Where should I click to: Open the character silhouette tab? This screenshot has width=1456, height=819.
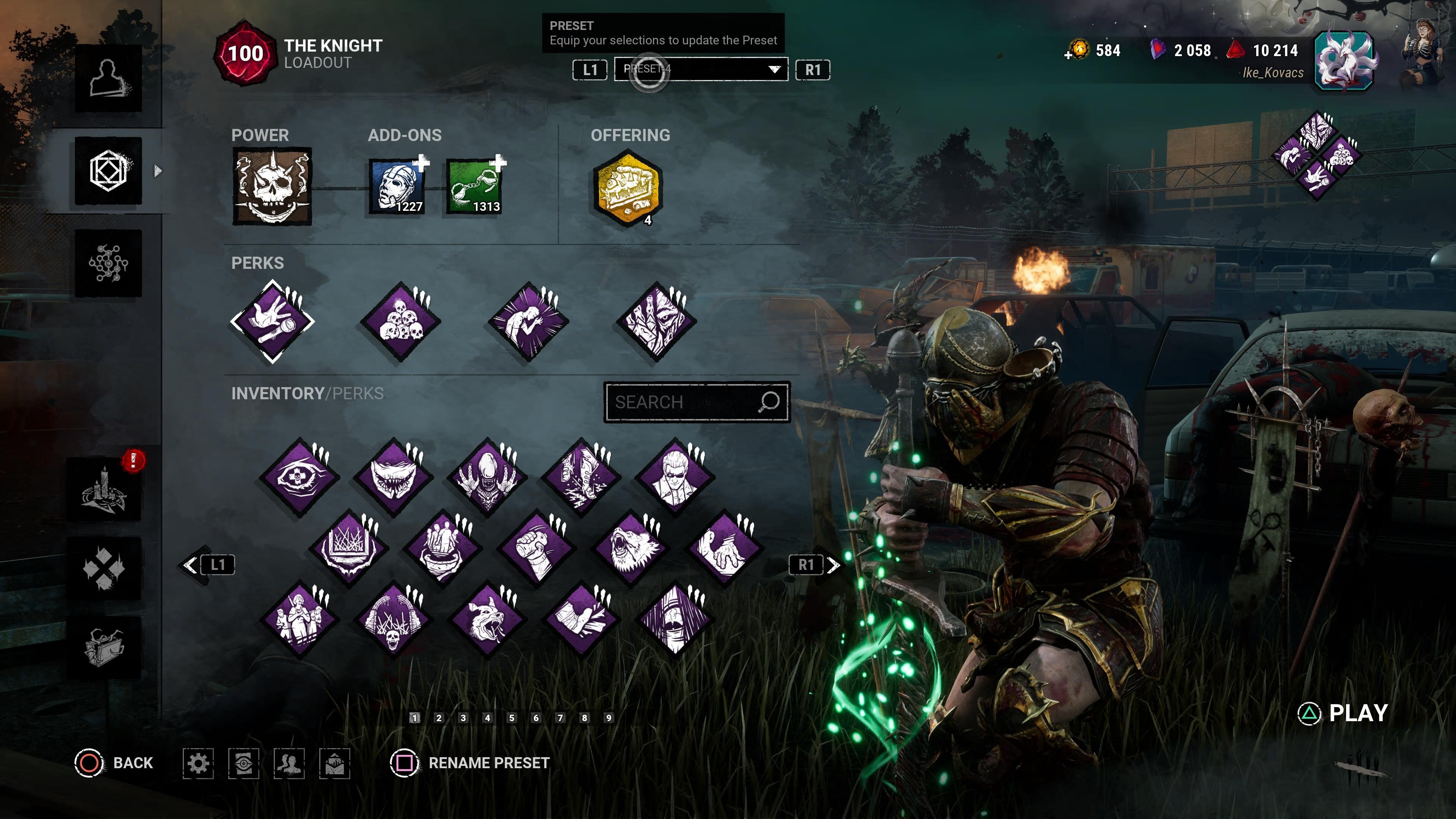(x=108, y=78)
